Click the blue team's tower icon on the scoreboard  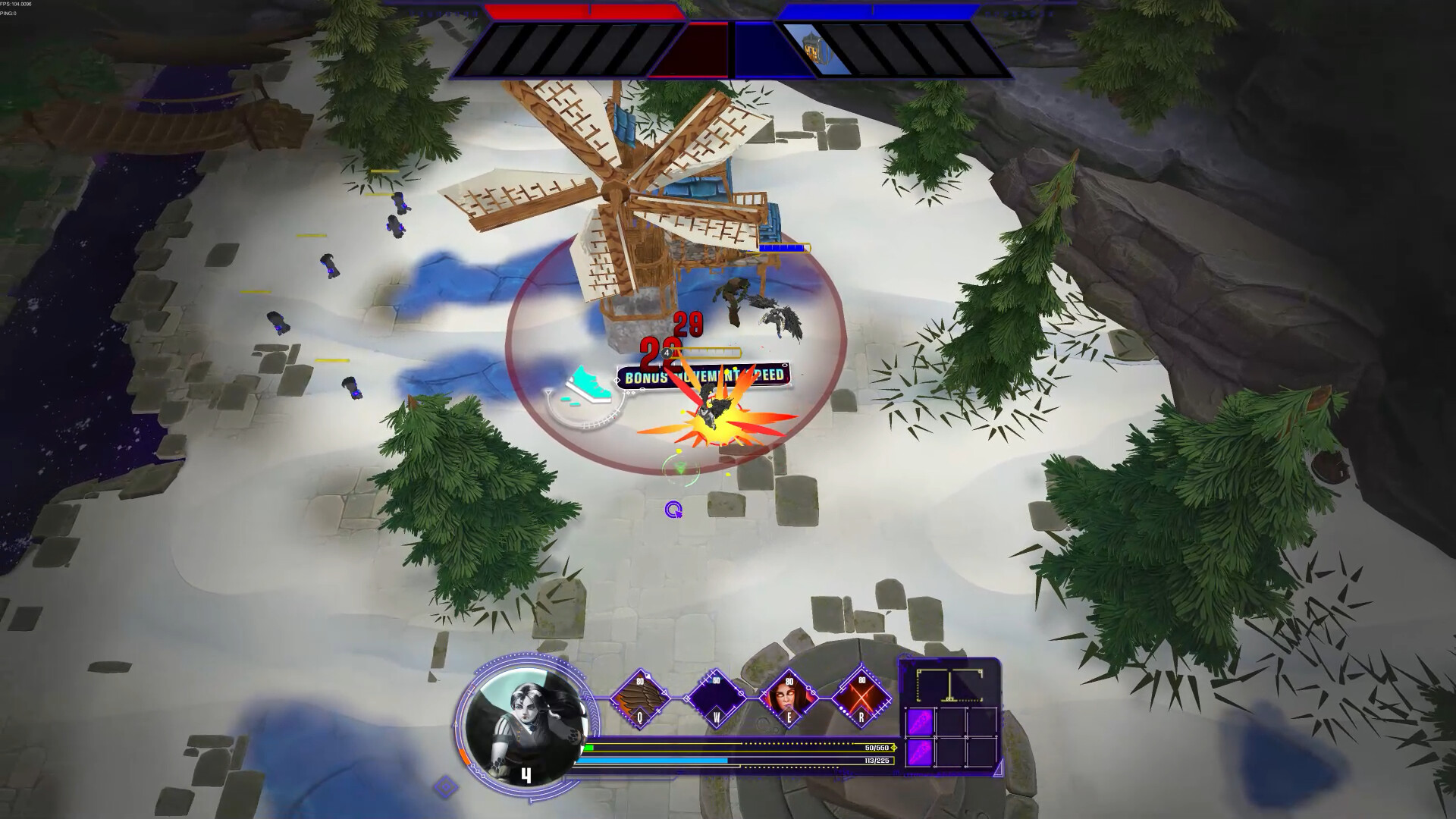tap(811, 48)
